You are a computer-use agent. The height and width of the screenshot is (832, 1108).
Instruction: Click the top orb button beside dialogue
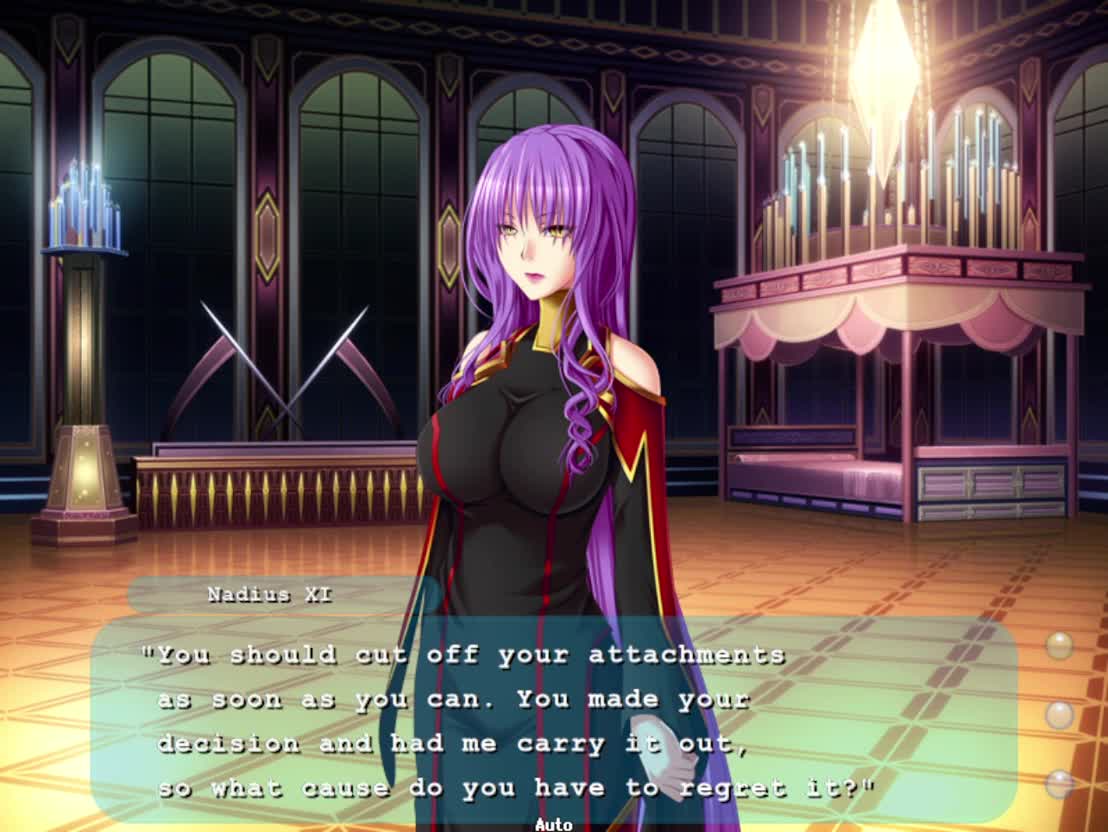point(1059,645)
